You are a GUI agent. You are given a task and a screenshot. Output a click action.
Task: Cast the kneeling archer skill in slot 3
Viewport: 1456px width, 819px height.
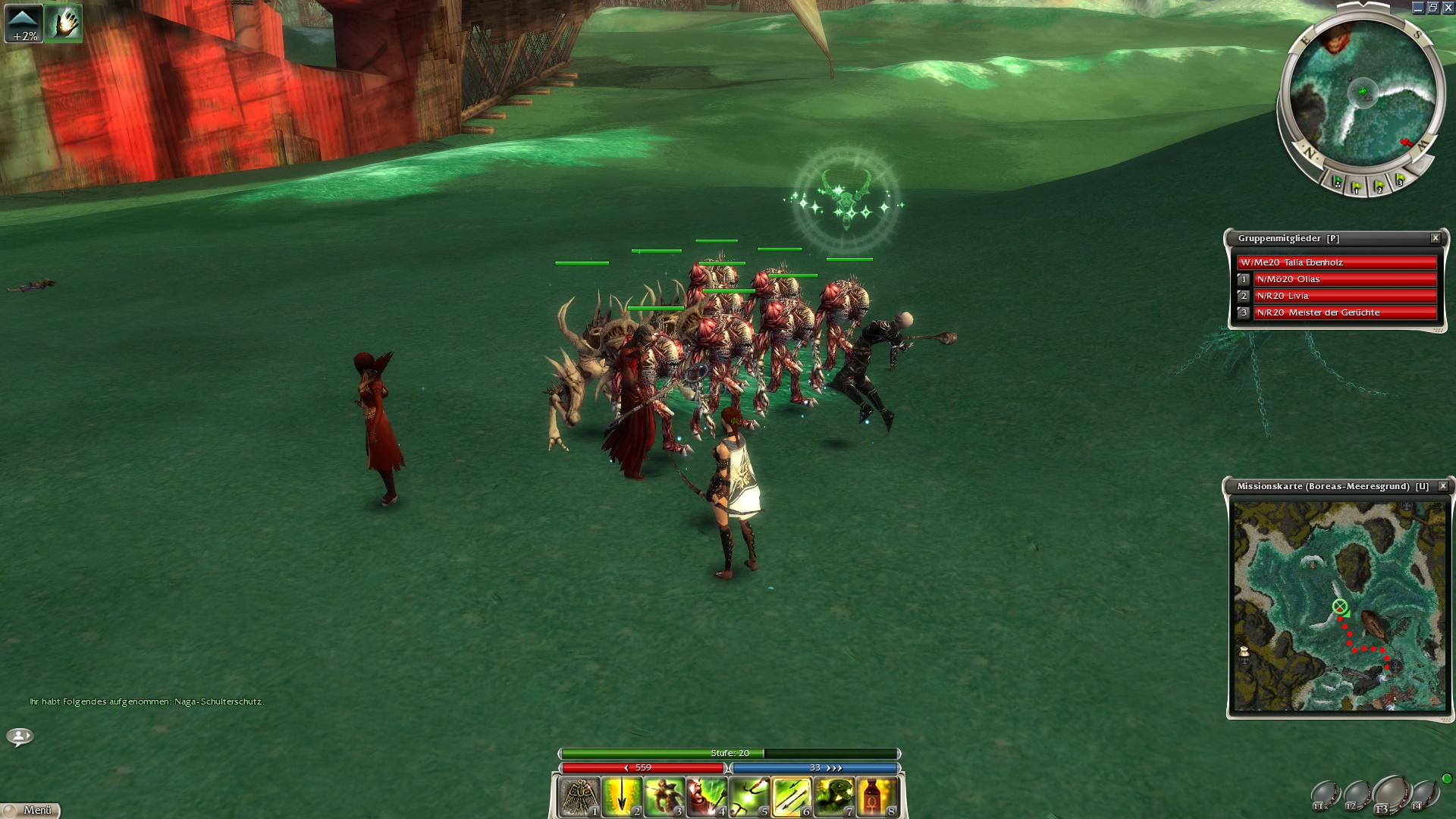664,797
